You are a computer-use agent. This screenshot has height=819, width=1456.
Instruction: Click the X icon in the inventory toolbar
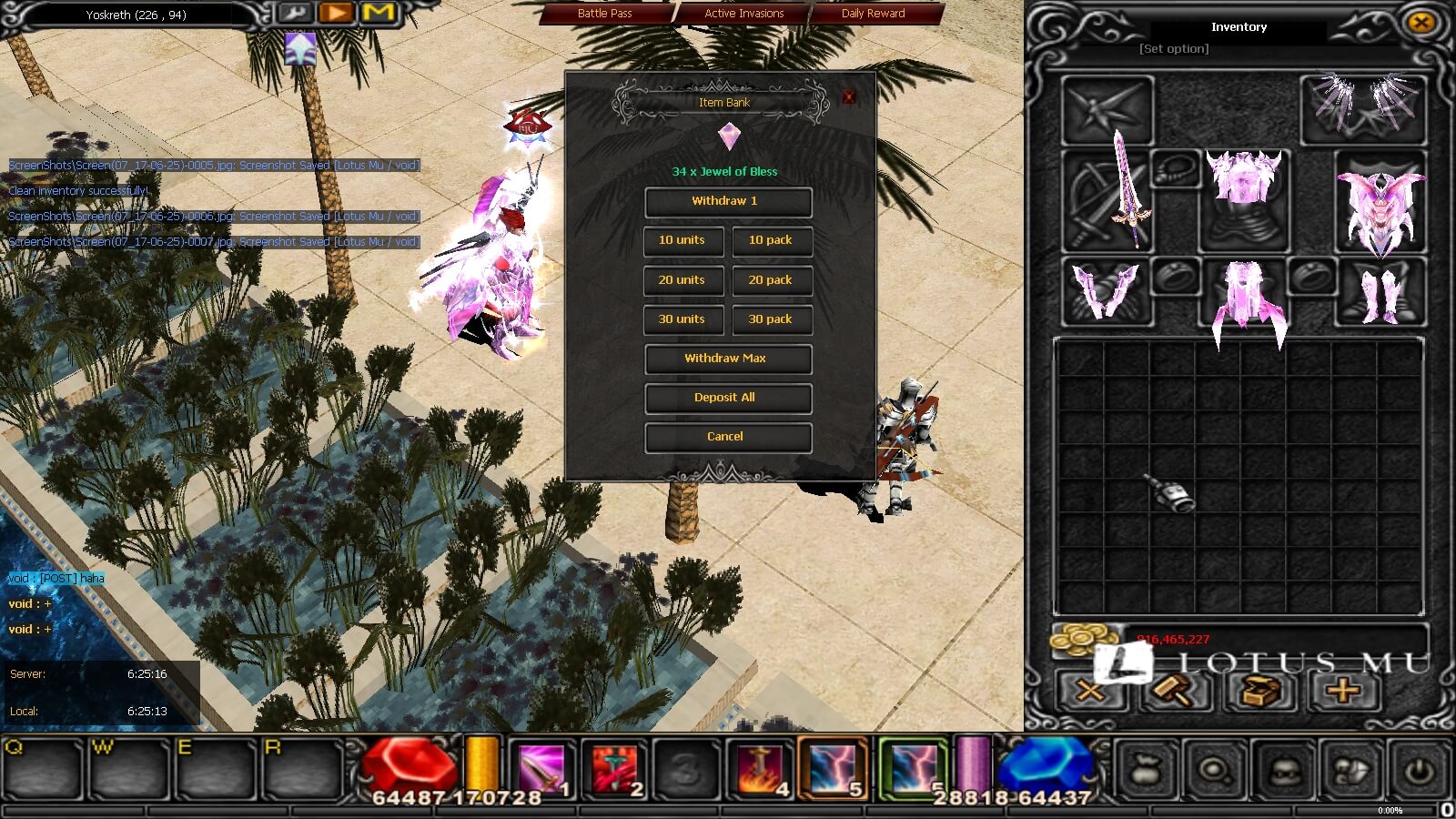tap(1088, 693)
